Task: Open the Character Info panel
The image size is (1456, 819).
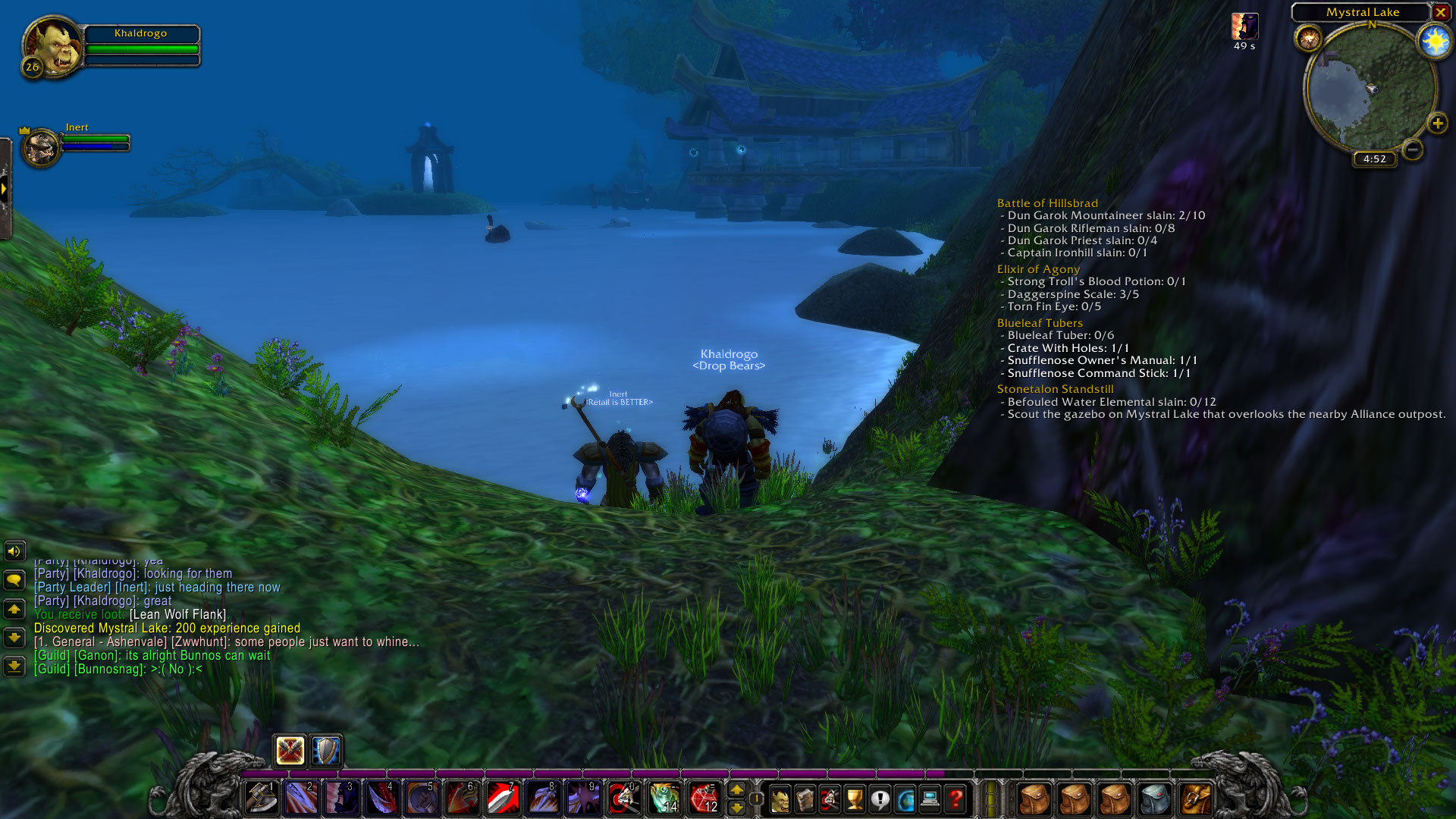Action: (781, 798)
